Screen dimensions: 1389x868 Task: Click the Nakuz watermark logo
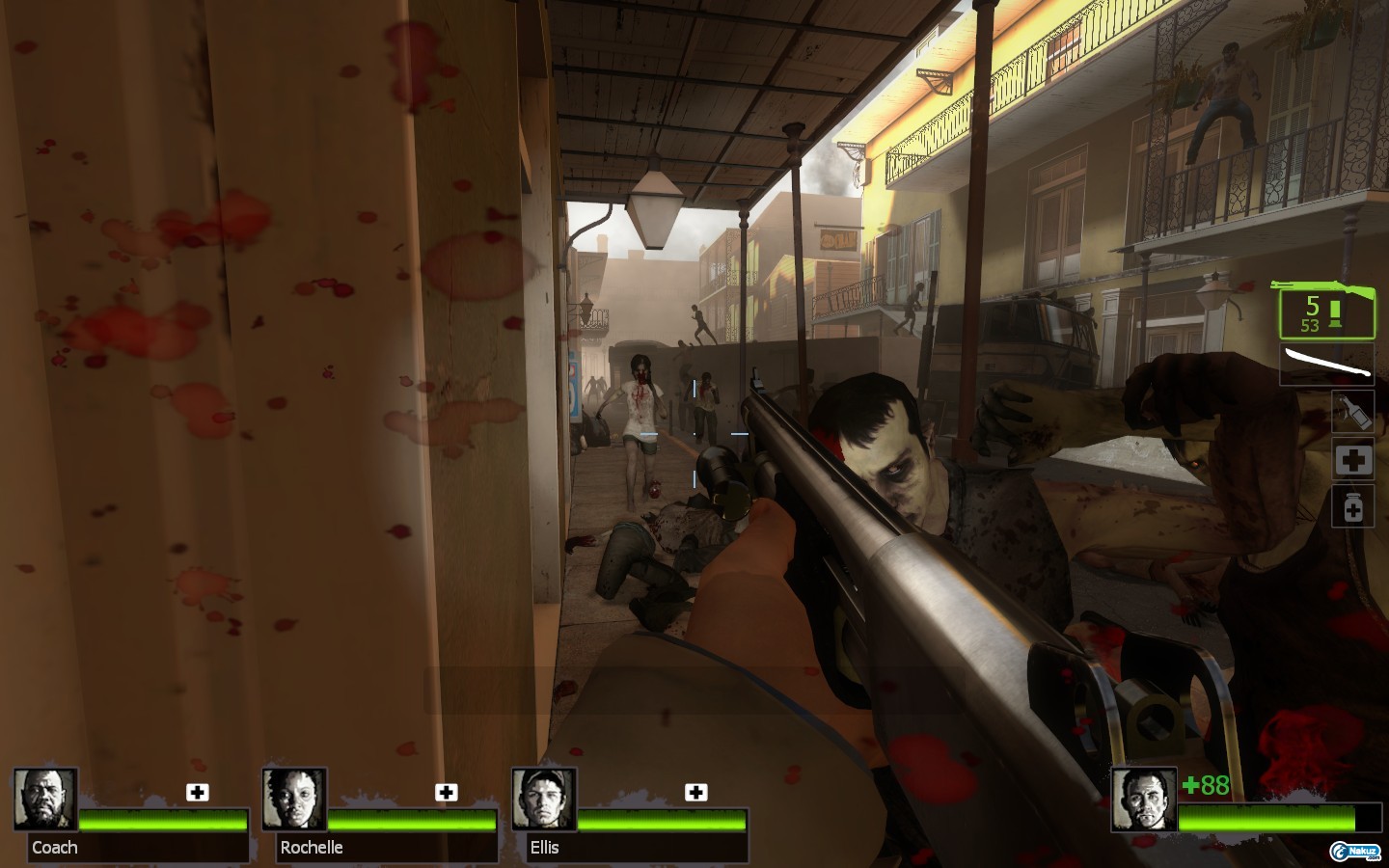[1355, 850]
